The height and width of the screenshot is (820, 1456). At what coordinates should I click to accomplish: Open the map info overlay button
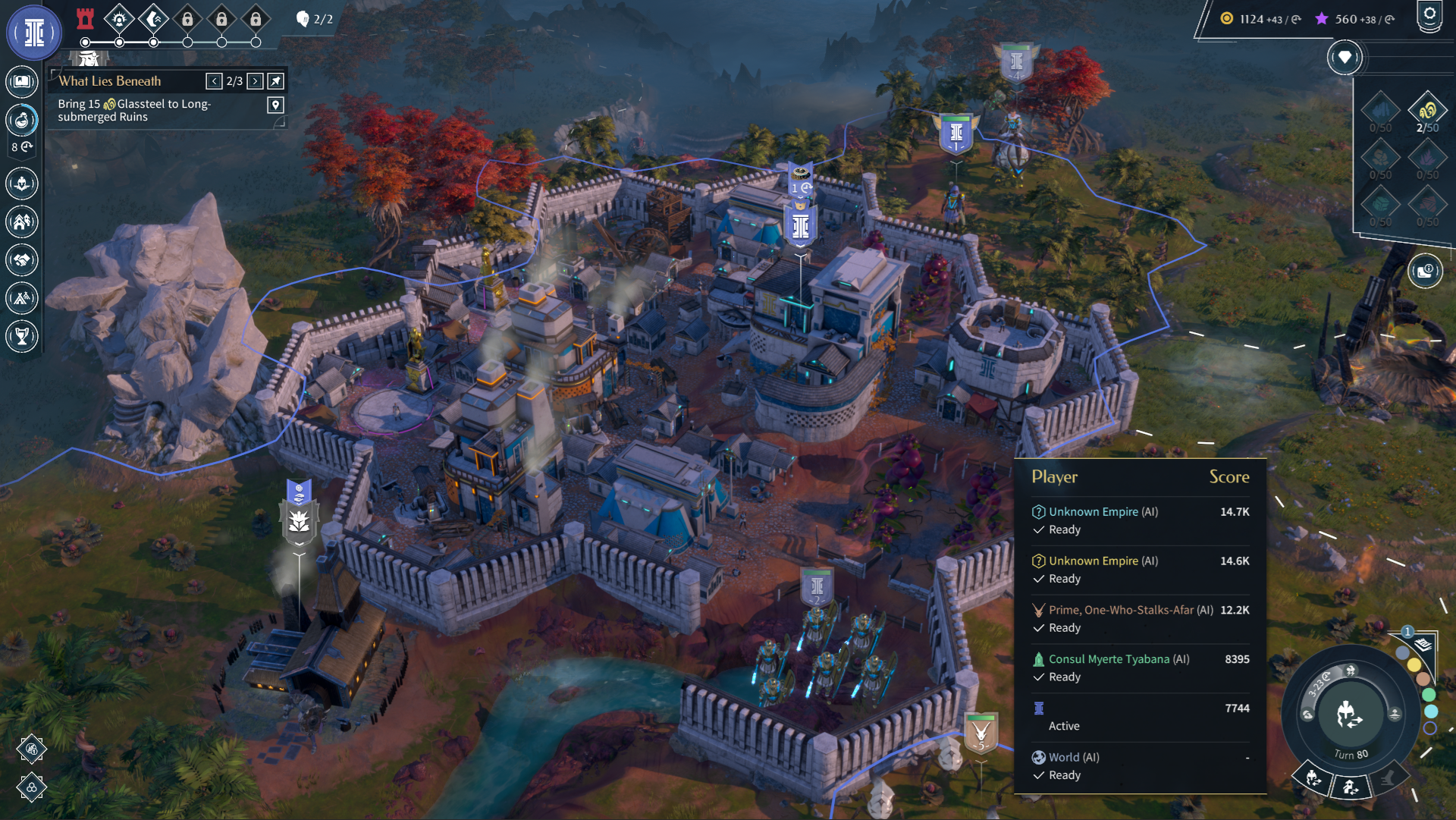point(1425,271)
